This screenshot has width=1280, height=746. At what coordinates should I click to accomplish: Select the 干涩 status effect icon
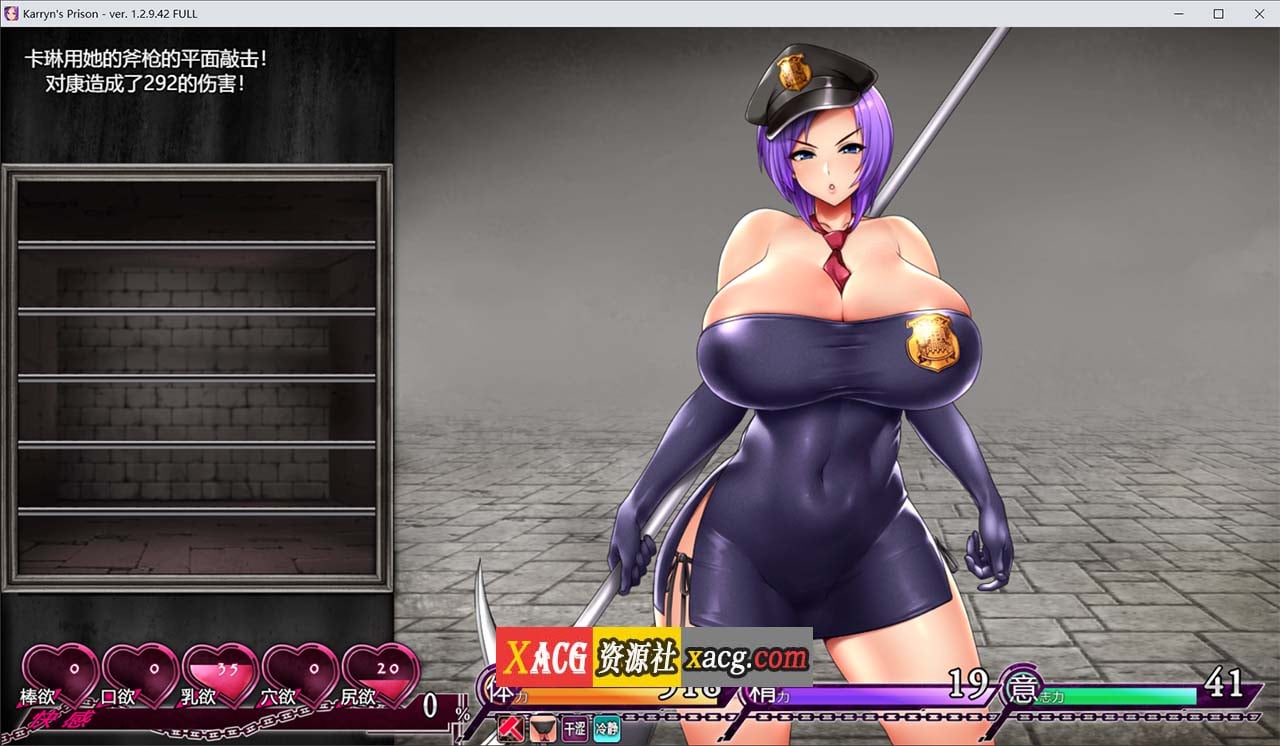coord(574,729)
